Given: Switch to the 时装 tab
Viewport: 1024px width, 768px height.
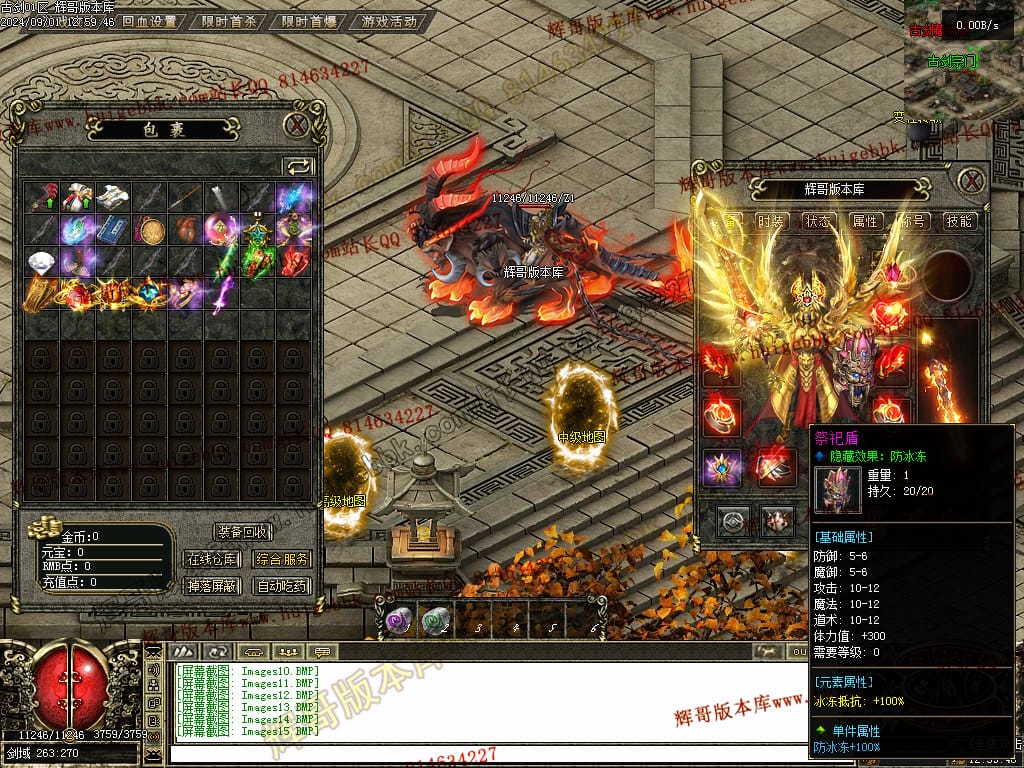Looking at the screenshot, I should click(x=770, y=221).
